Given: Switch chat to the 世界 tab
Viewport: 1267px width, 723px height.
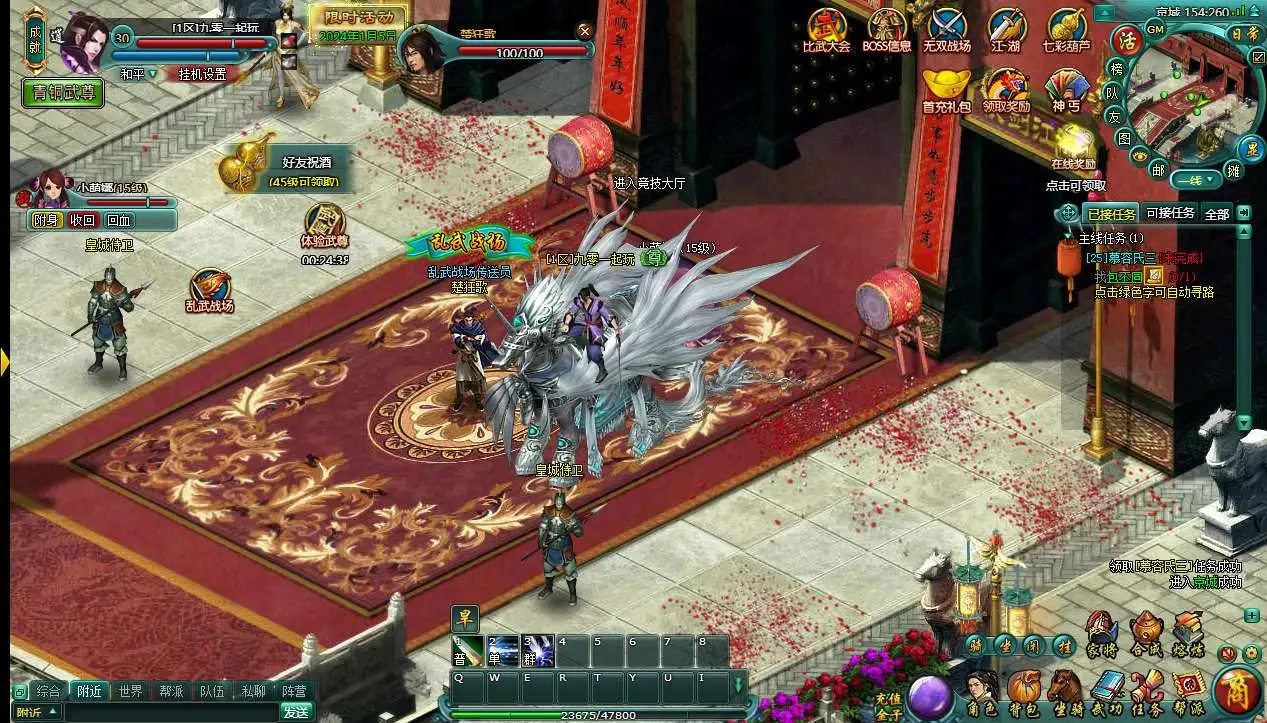Looking at the screenshot, I should [130, 691].
